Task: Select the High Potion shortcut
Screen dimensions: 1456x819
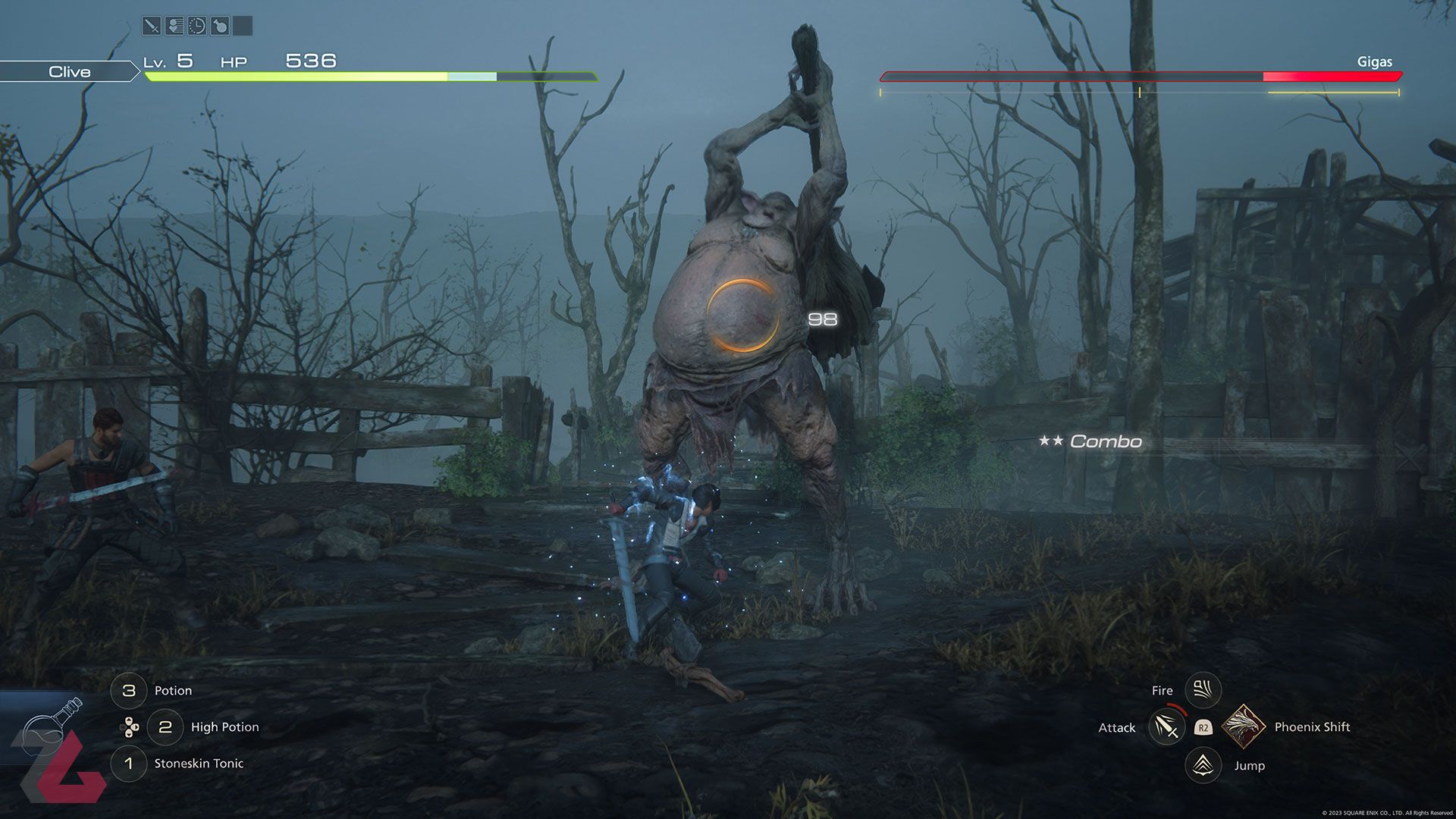Action: pos(165,727)
